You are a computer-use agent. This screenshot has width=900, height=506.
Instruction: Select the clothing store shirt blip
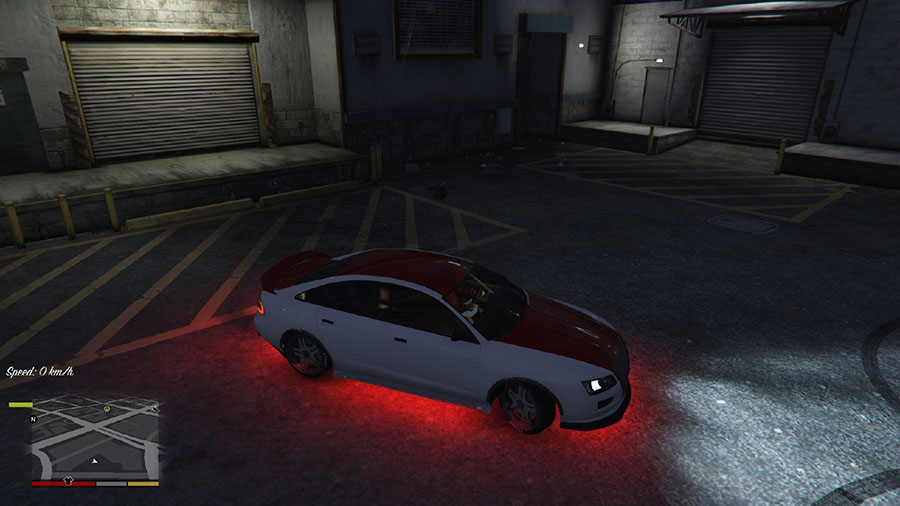pos(69,479)
